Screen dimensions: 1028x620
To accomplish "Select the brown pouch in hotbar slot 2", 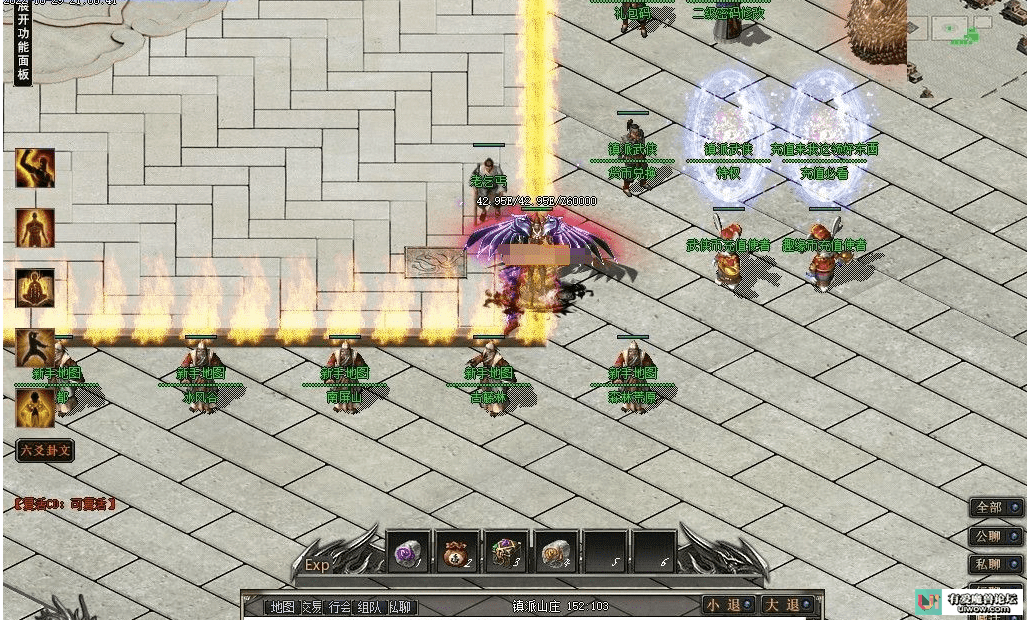I will point(458,551).
